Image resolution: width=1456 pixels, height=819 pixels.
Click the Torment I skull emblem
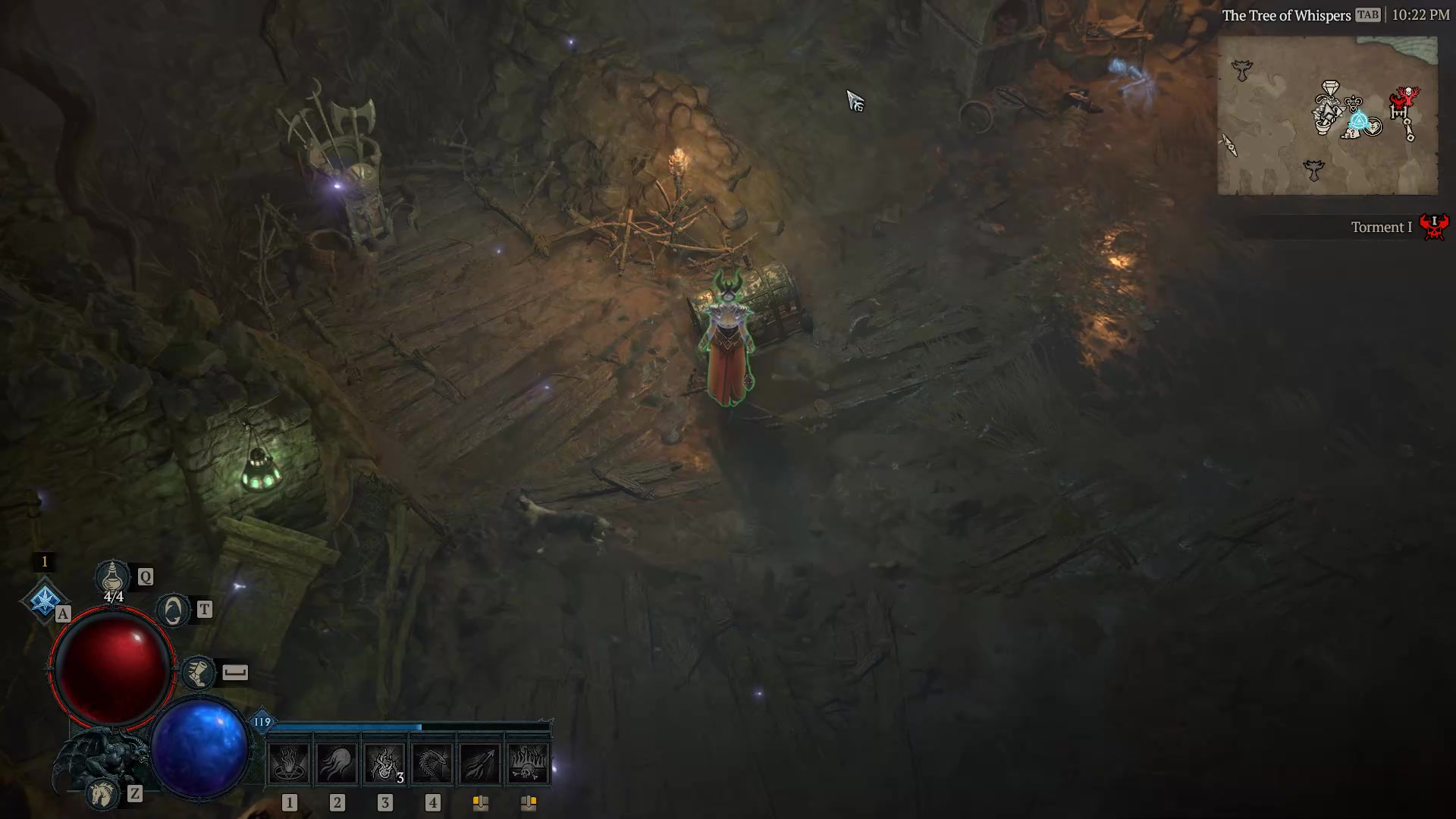point(1436,225)
